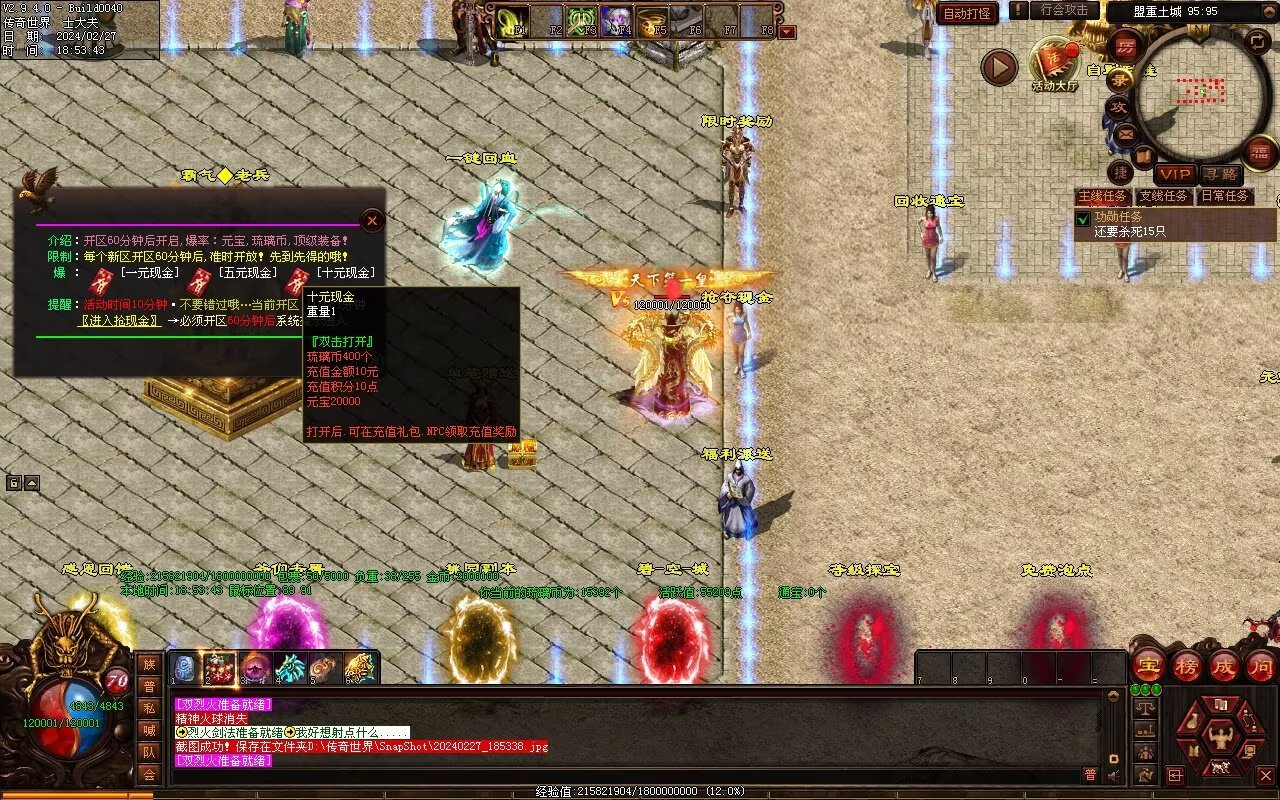
Task: Use the red gift bag in hotbar slot 2
Action: (x=219, y=667)
